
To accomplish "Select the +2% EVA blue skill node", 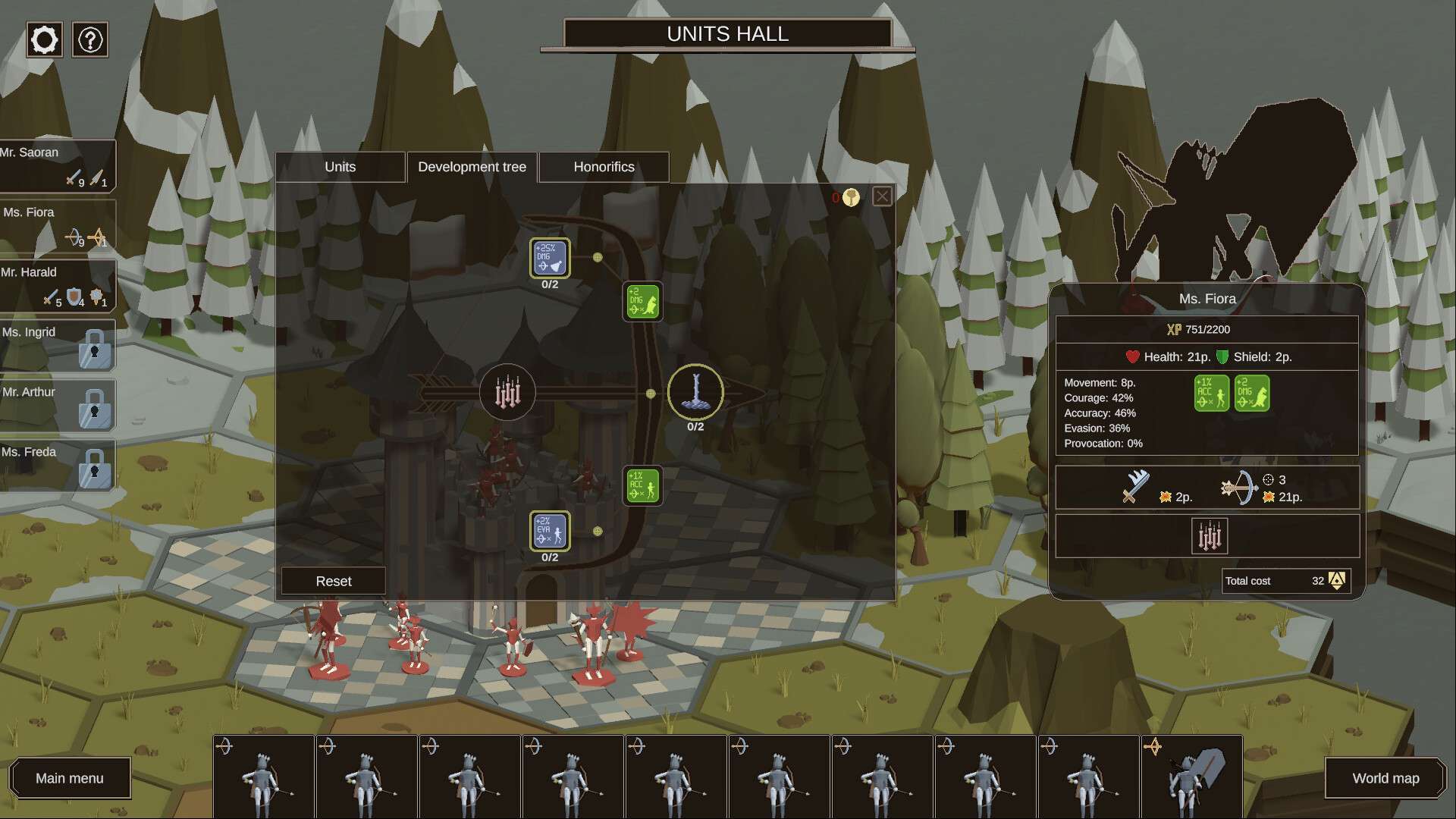I will tap(550, 531).
